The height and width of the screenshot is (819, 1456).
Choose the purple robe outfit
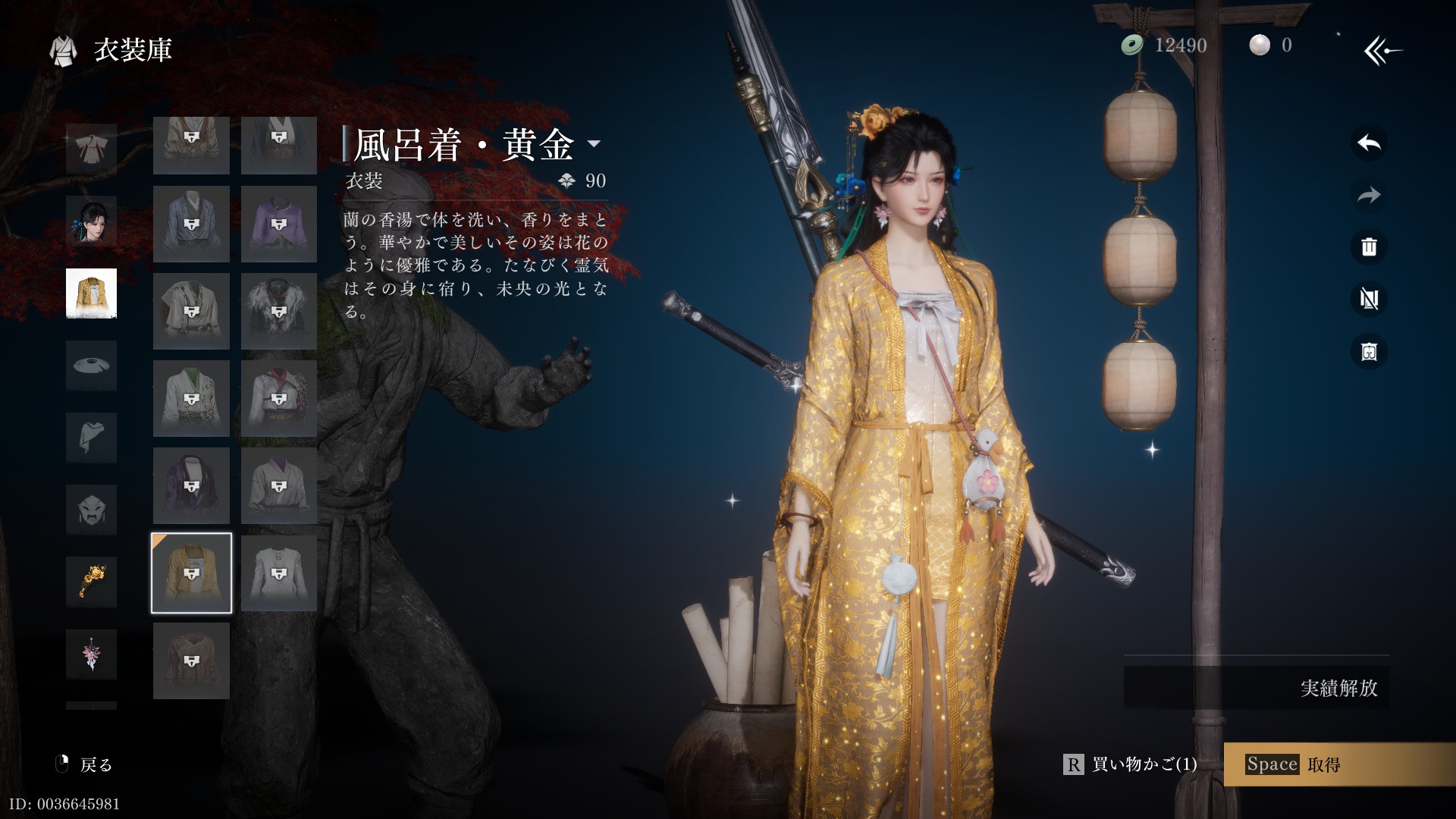pyautogui.click(x=278, y=224)
